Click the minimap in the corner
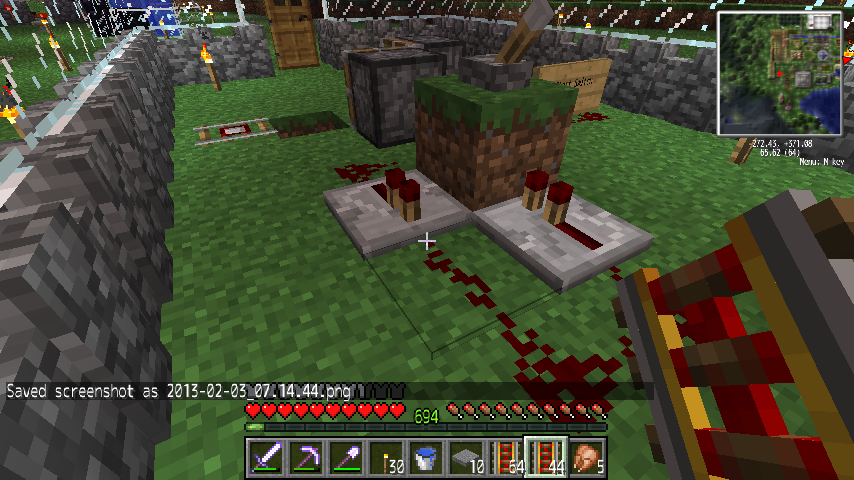The width and height of the screenshot is (854, 480). 780,73
